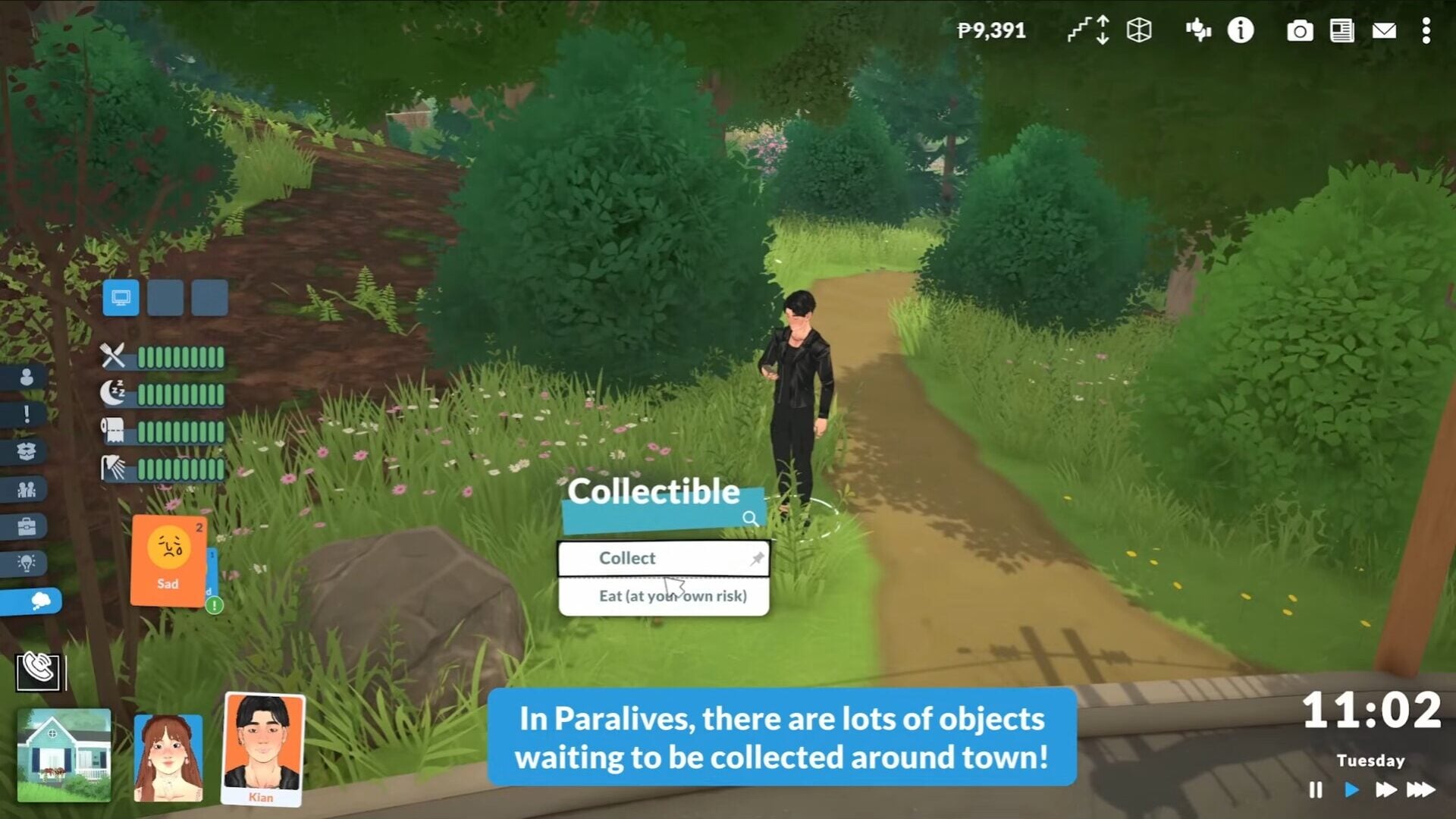
Task: Select Kian's character portrait
Action: click(262, 747)
